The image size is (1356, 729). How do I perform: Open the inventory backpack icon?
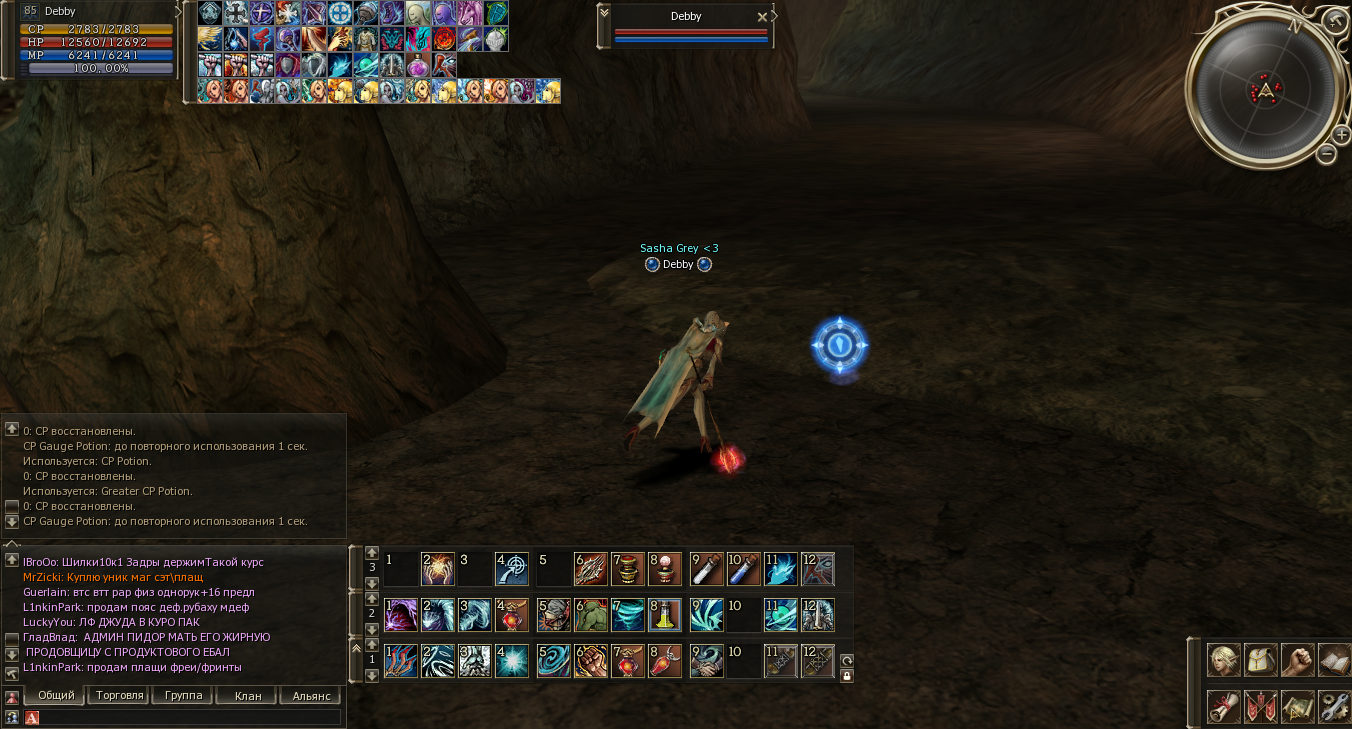coord(1260,660)
